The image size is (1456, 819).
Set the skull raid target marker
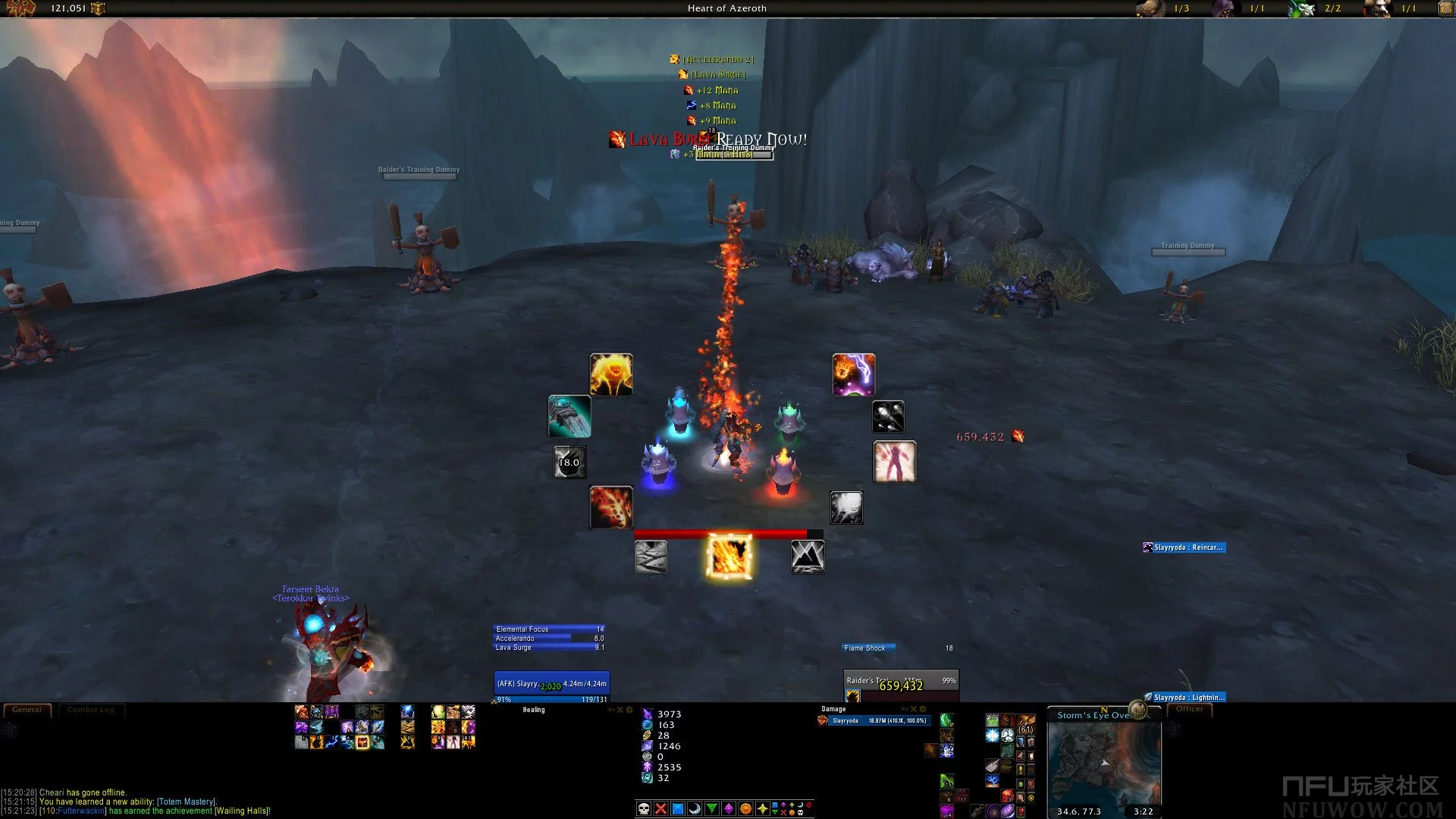pyautogui.click(x=644, y=808)
